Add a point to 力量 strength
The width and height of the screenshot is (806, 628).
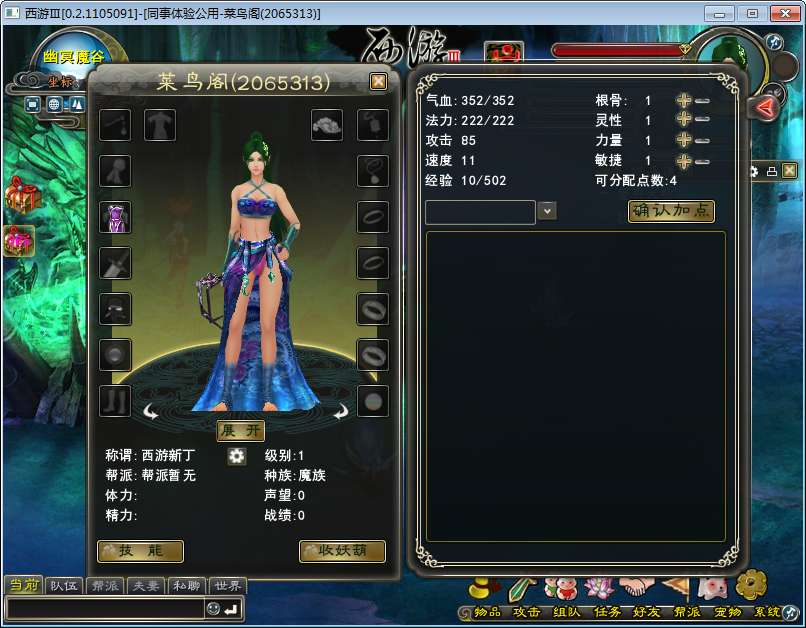click(x=684, y=141)
